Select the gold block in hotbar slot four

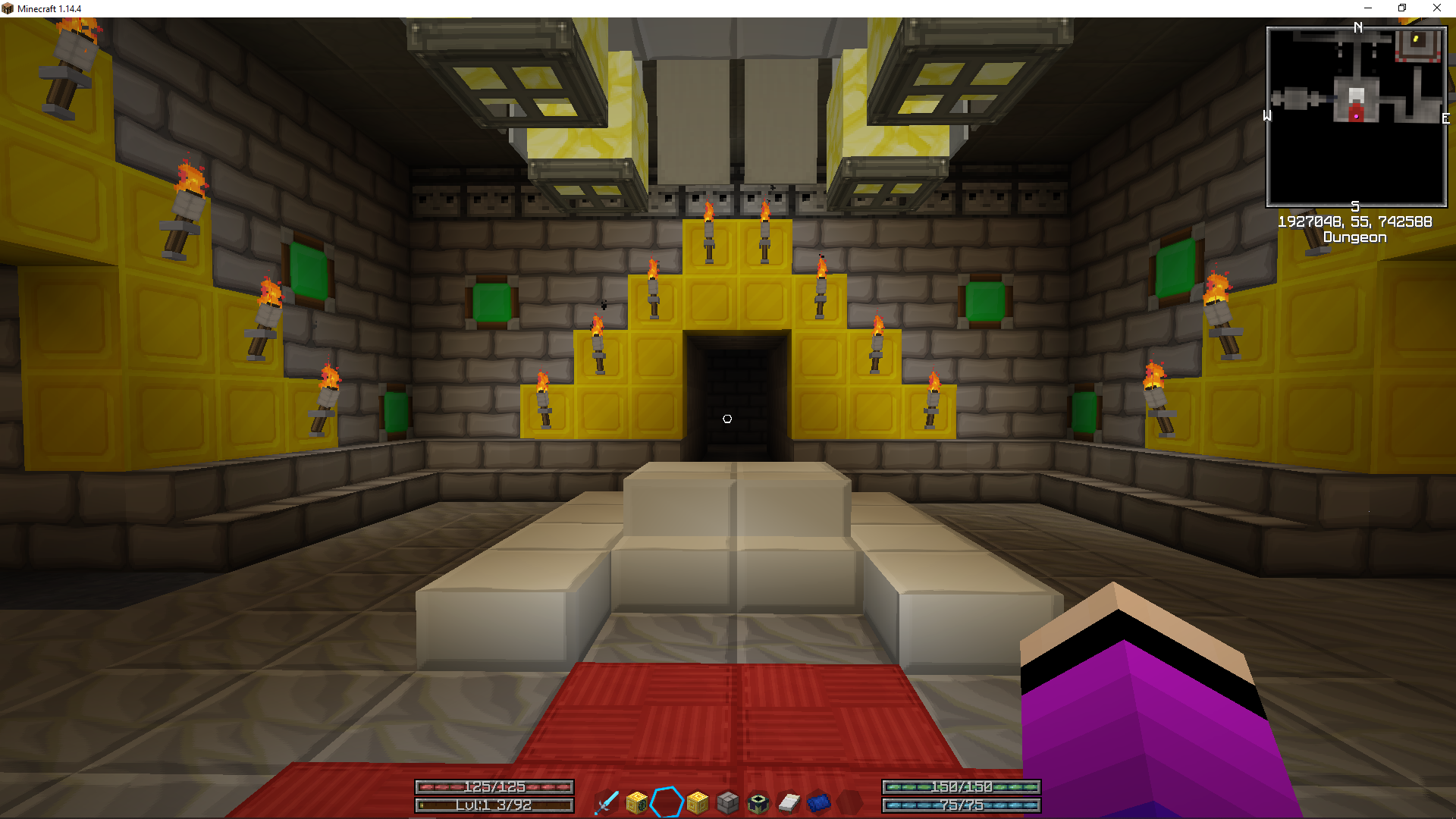point(696,802)
